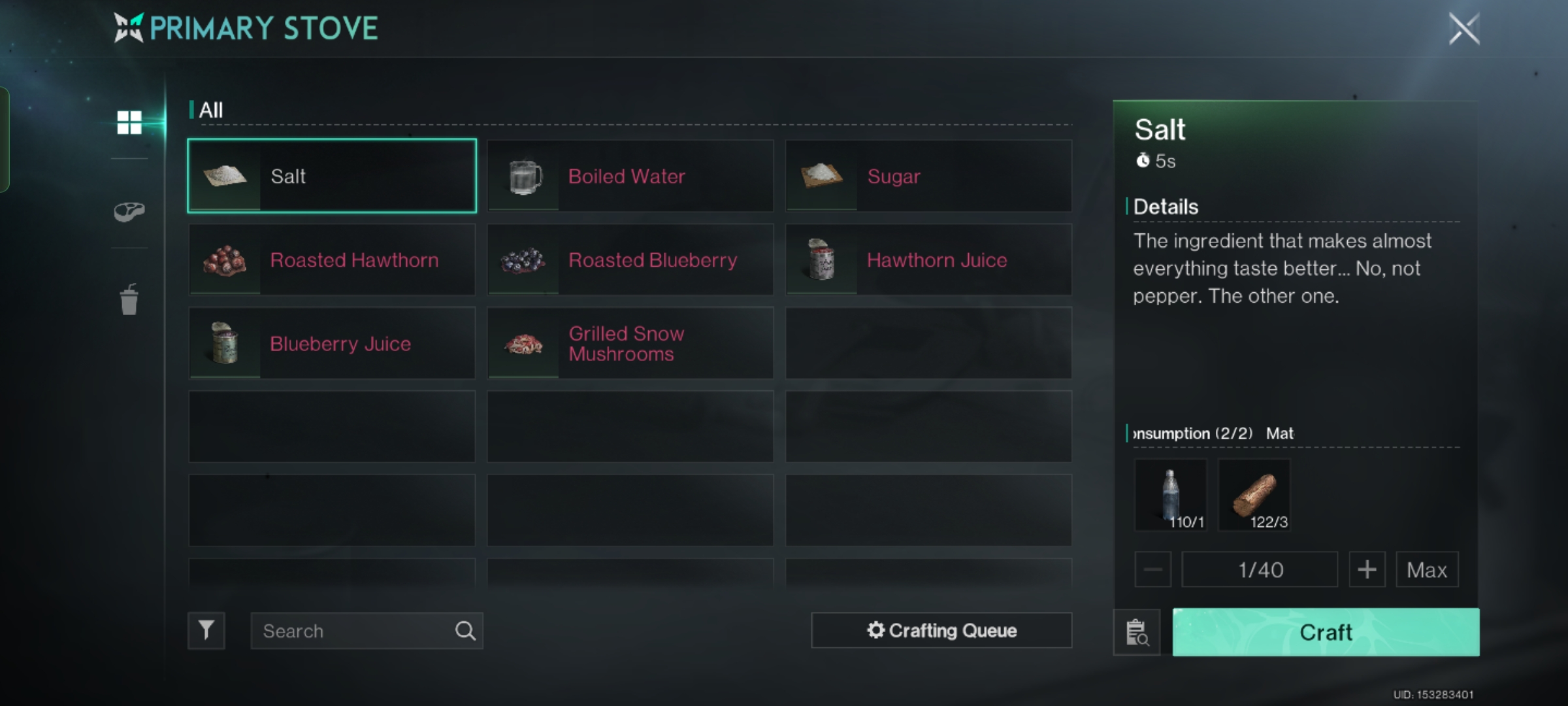Increase craft quantity with plus button

click(x=1367, y=570)
